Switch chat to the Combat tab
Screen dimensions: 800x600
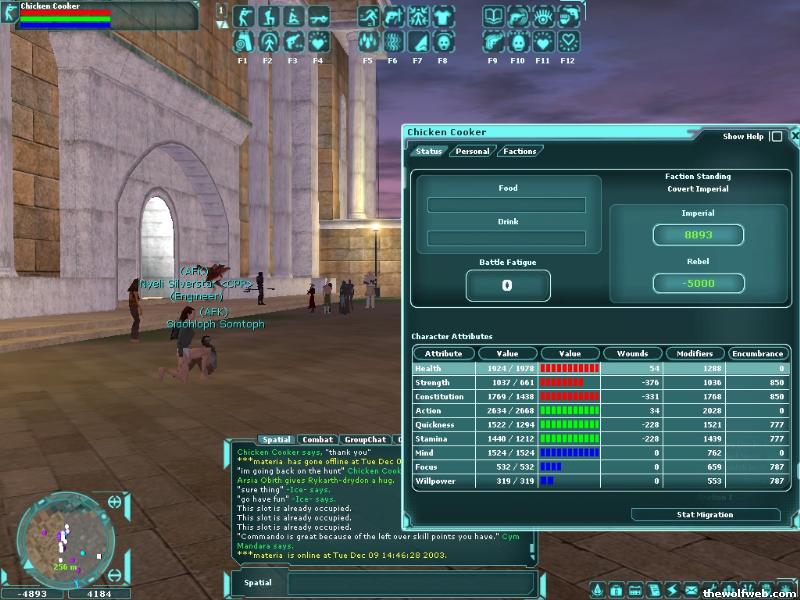318,439
